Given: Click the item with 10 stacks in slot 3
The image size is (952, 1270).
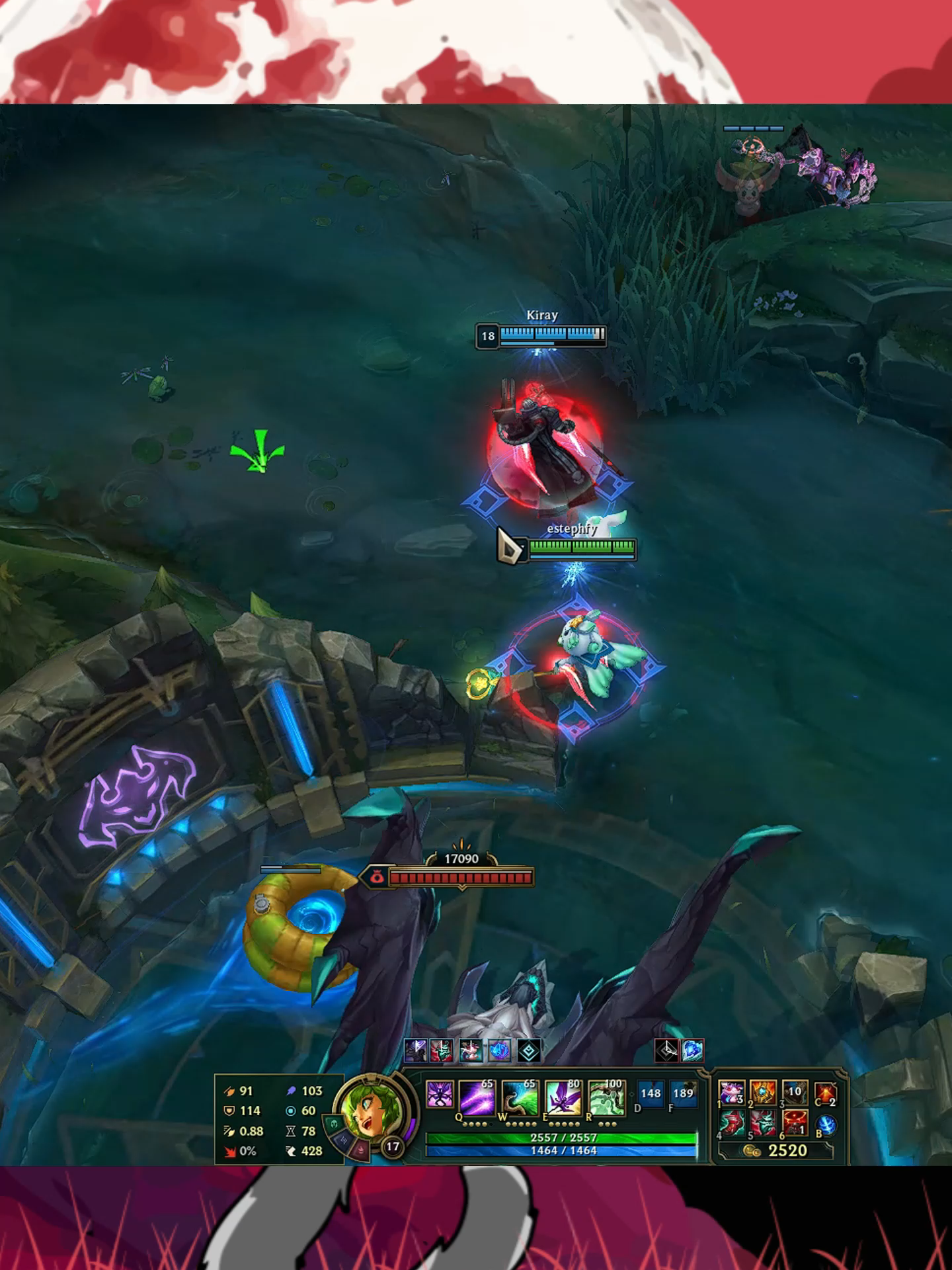Looking at the screenshot, I should 793,1093.
